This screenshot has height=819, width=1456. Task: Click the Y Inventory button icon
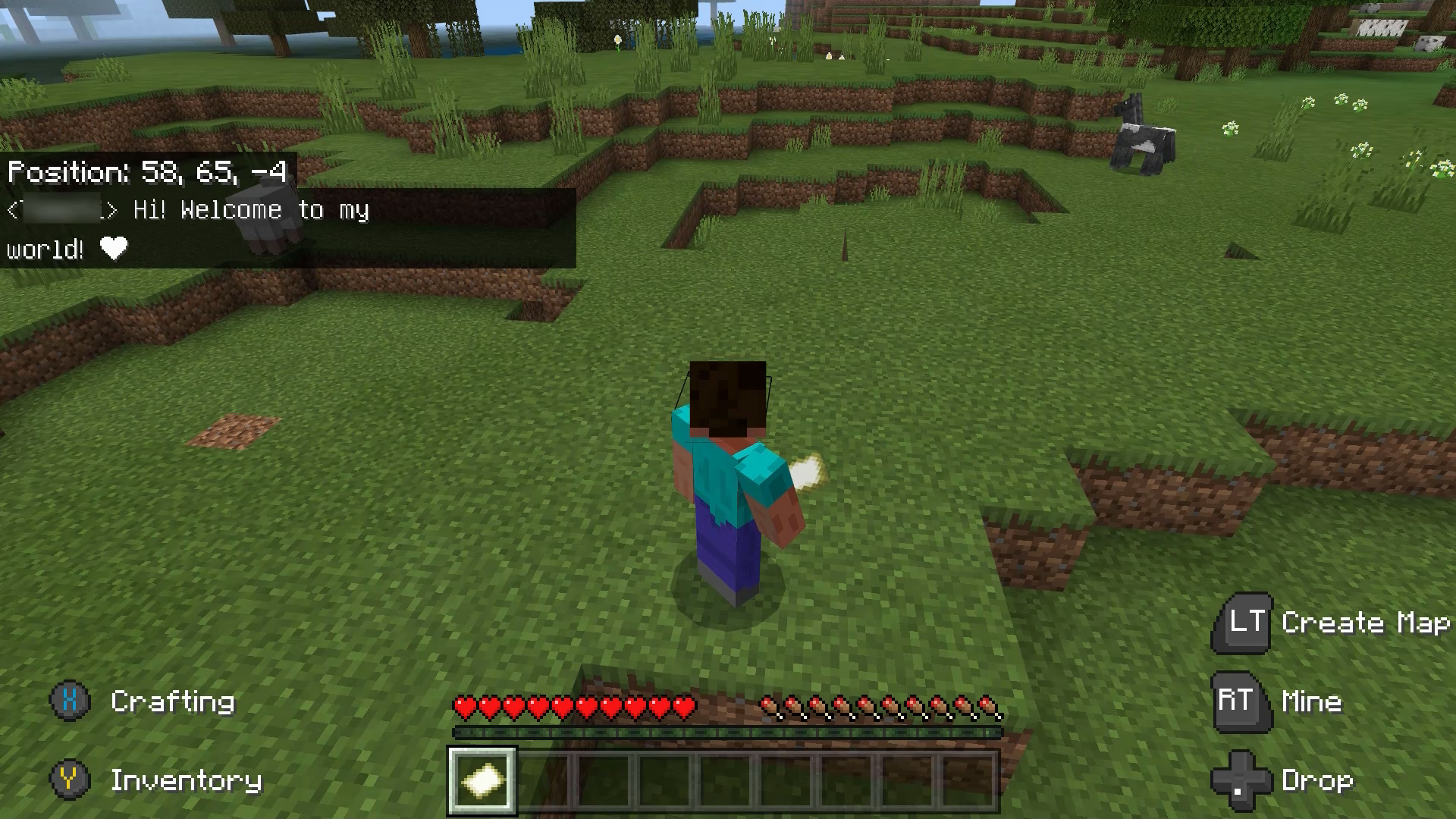[x=70, y=780]
